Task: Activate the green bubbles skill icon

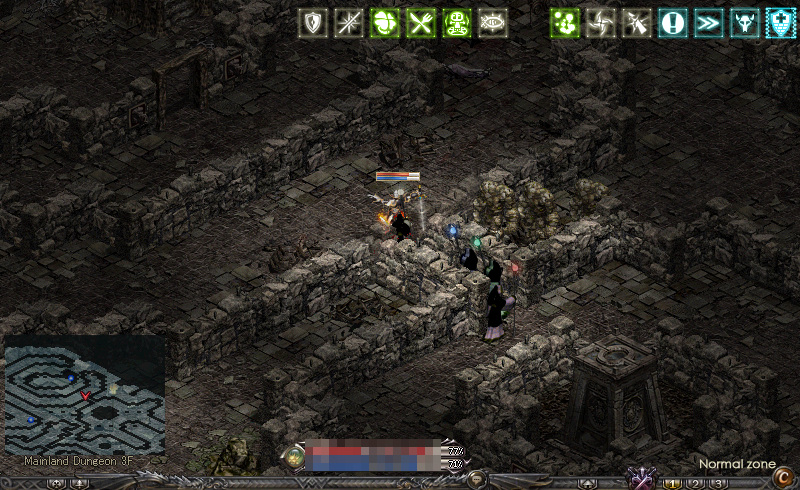Action: [x=566, y=23]
